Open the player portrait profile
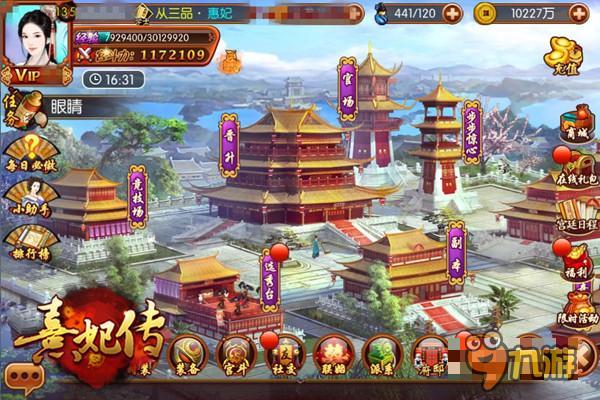Viewport: 600px width, 400px height. click(x=36, y=35)
